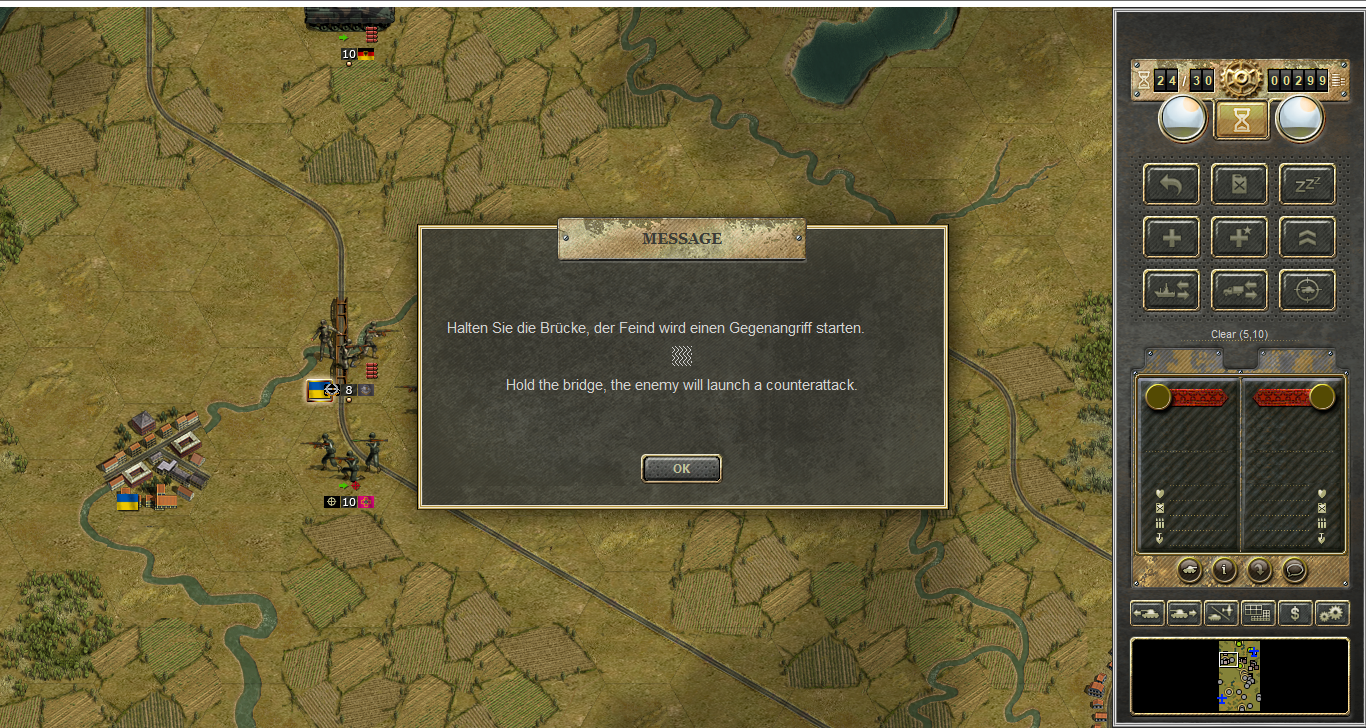Select the plain plus reinforcement button
1366x728 pixels.
click(1171, 238)
